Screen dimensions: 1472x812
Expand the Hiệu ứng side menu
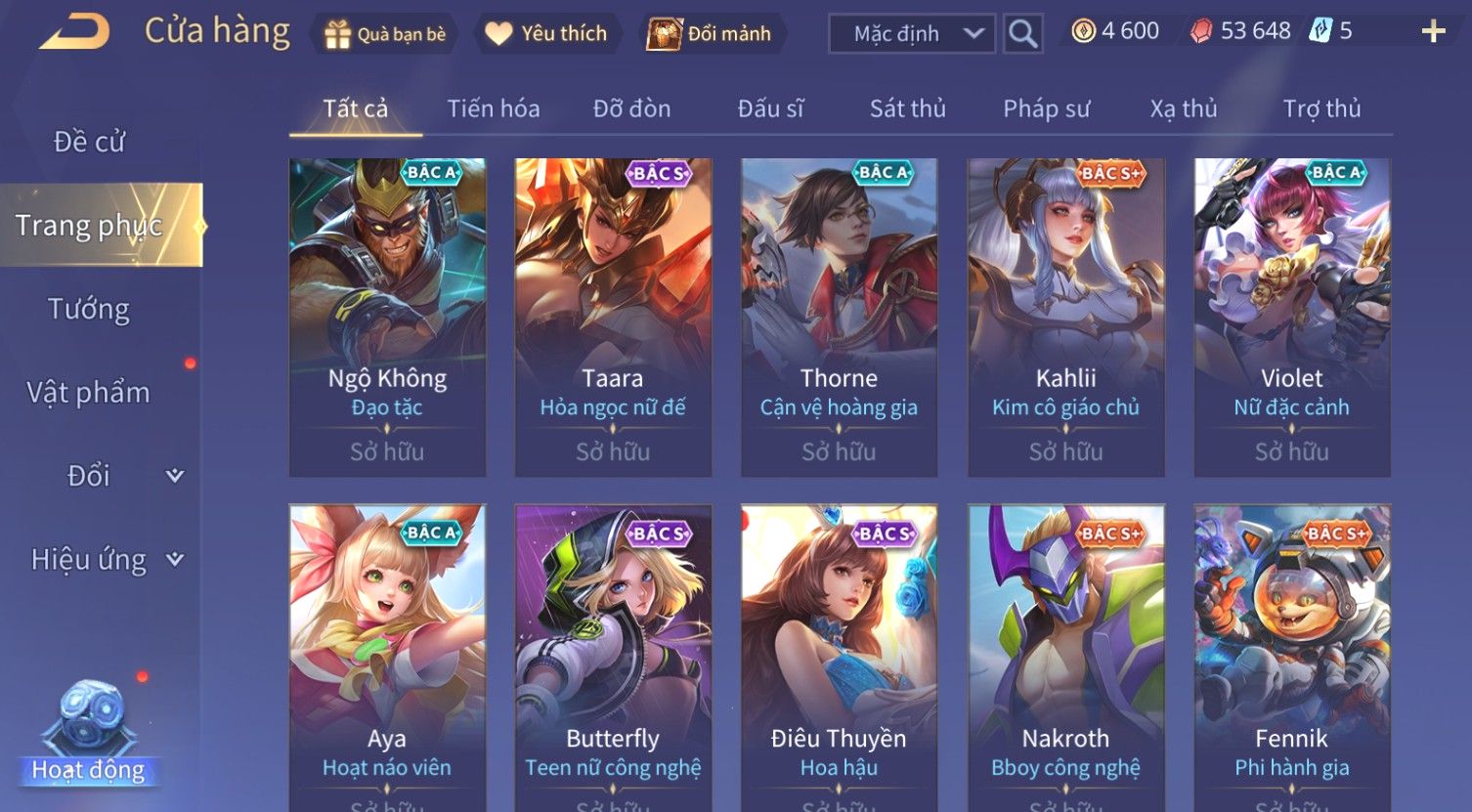click(x=103, y=560)
